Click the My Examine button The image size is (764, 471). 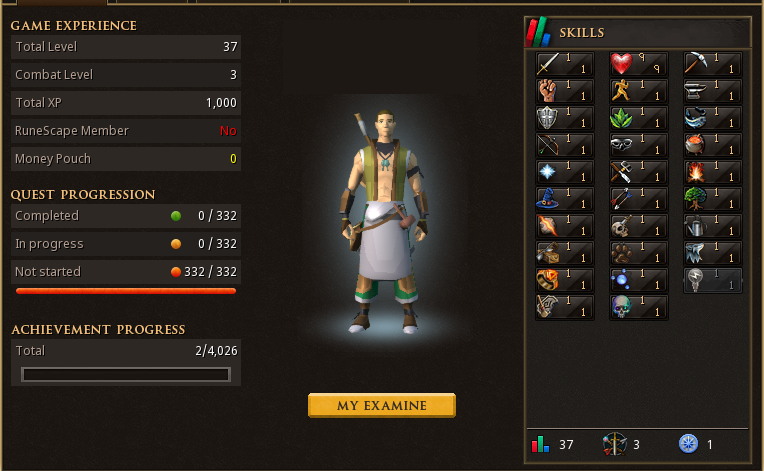[x=381, y=405]
